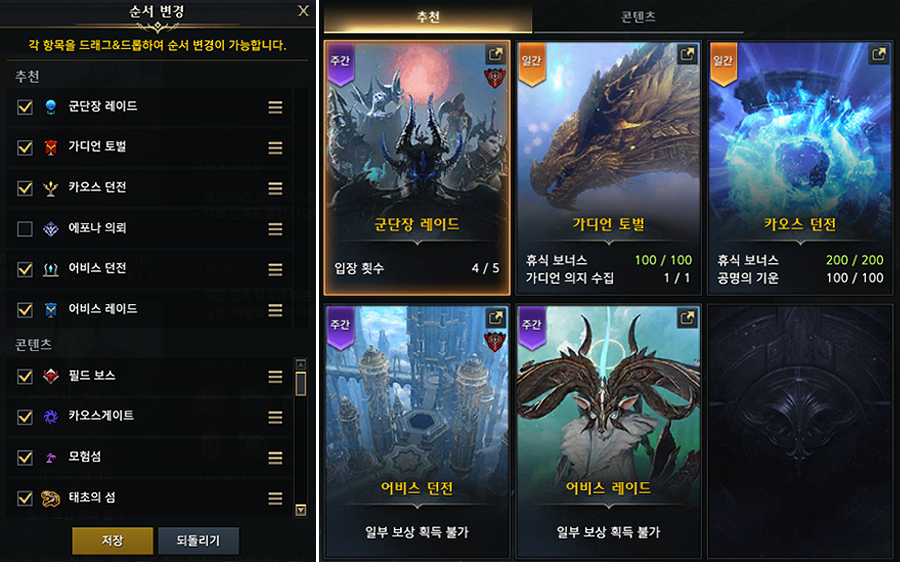Open the 어비스 던전 card
The width and height of the screenshot is (900, 565).
pos(415,430)
